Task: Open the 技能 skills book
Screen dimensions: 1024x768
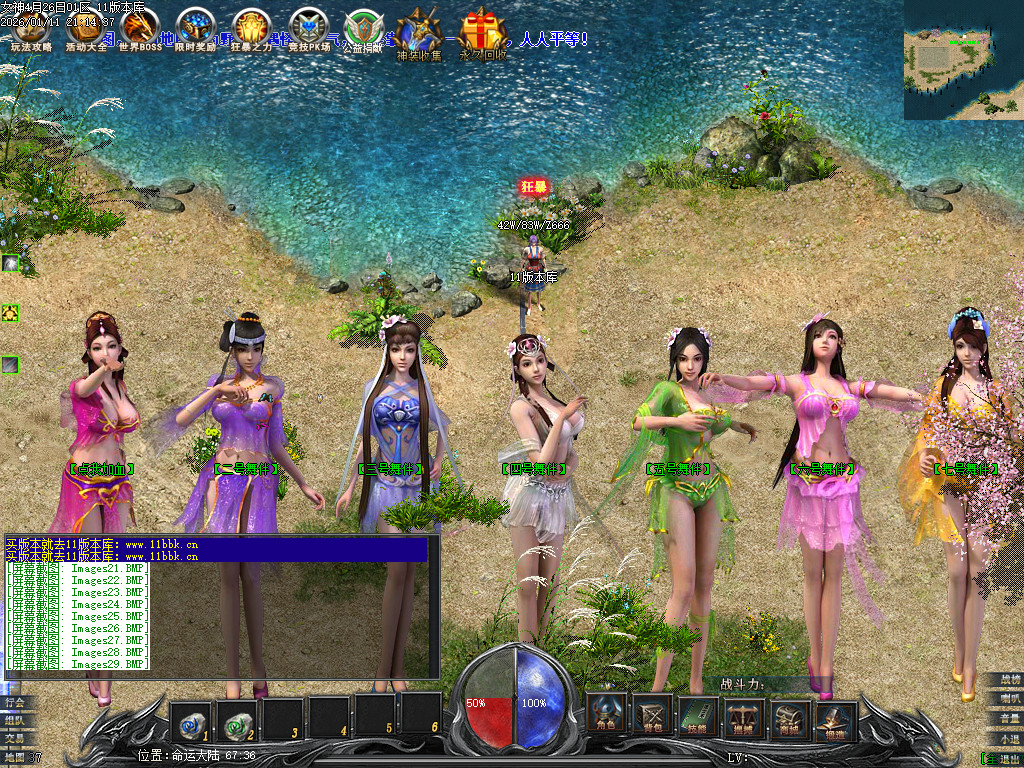Action: [699, 715]
